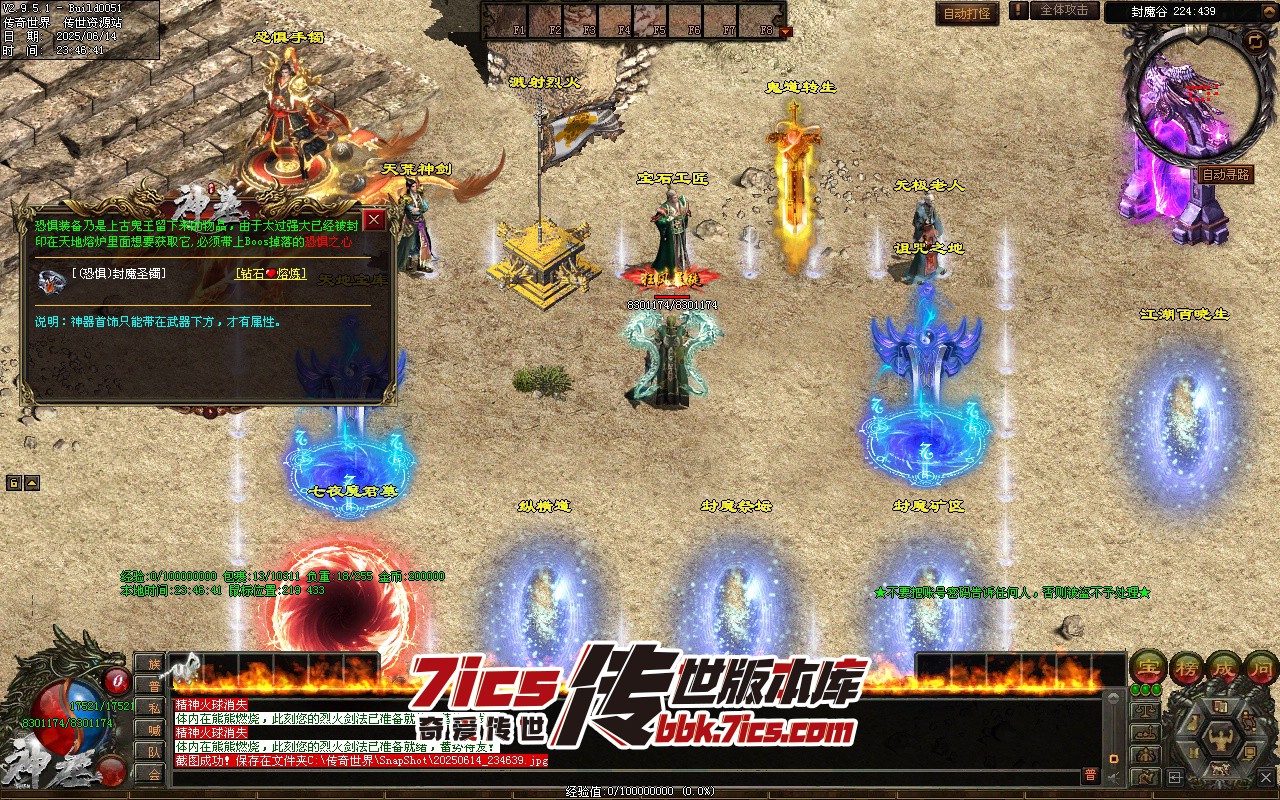Switch to the 私 private chat channel
The width and height of the screenshot is (1280, 800).
153,708
